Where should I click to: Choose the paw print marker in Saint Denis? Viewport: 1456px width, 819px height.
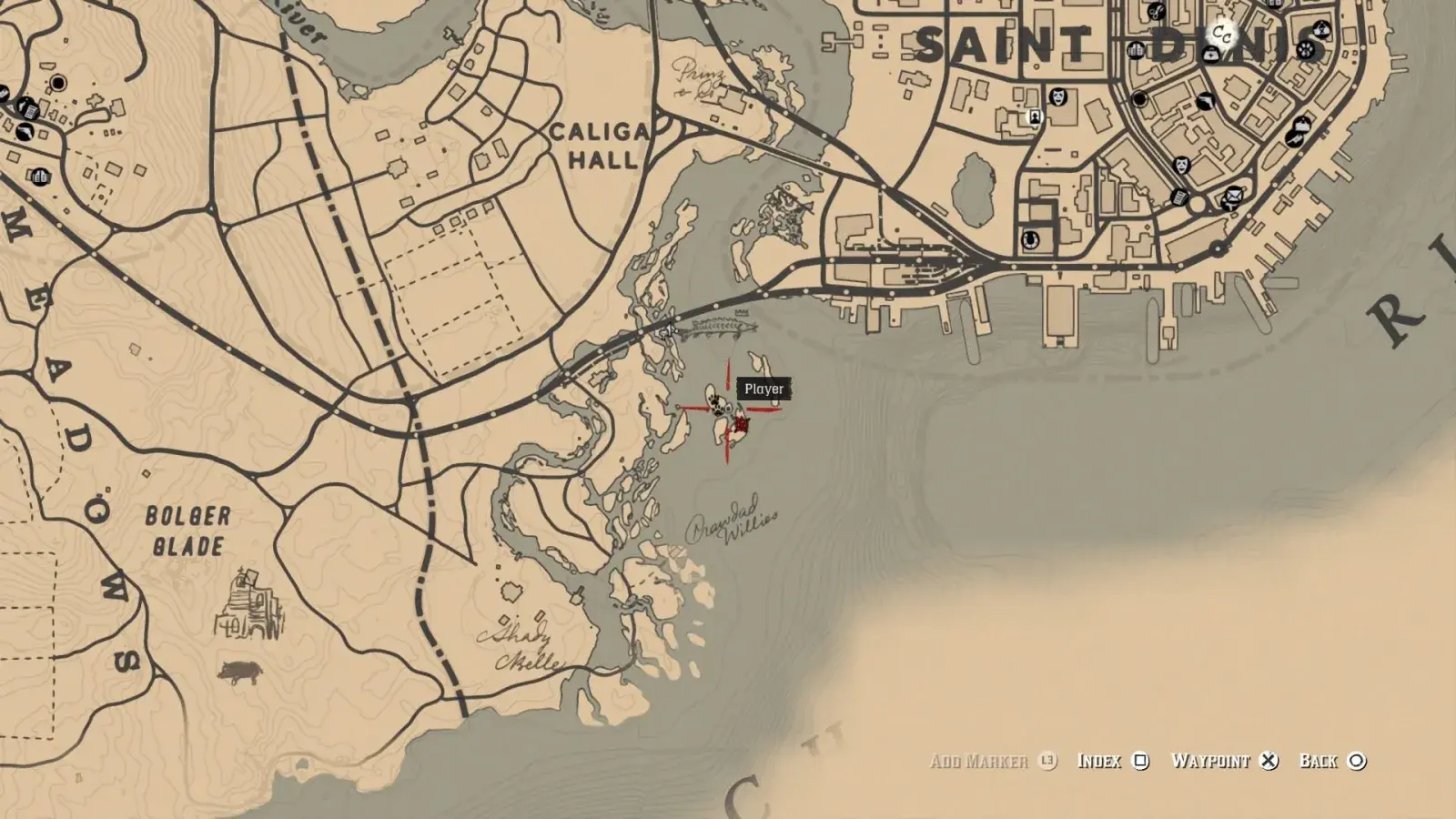pos(1307,47)
